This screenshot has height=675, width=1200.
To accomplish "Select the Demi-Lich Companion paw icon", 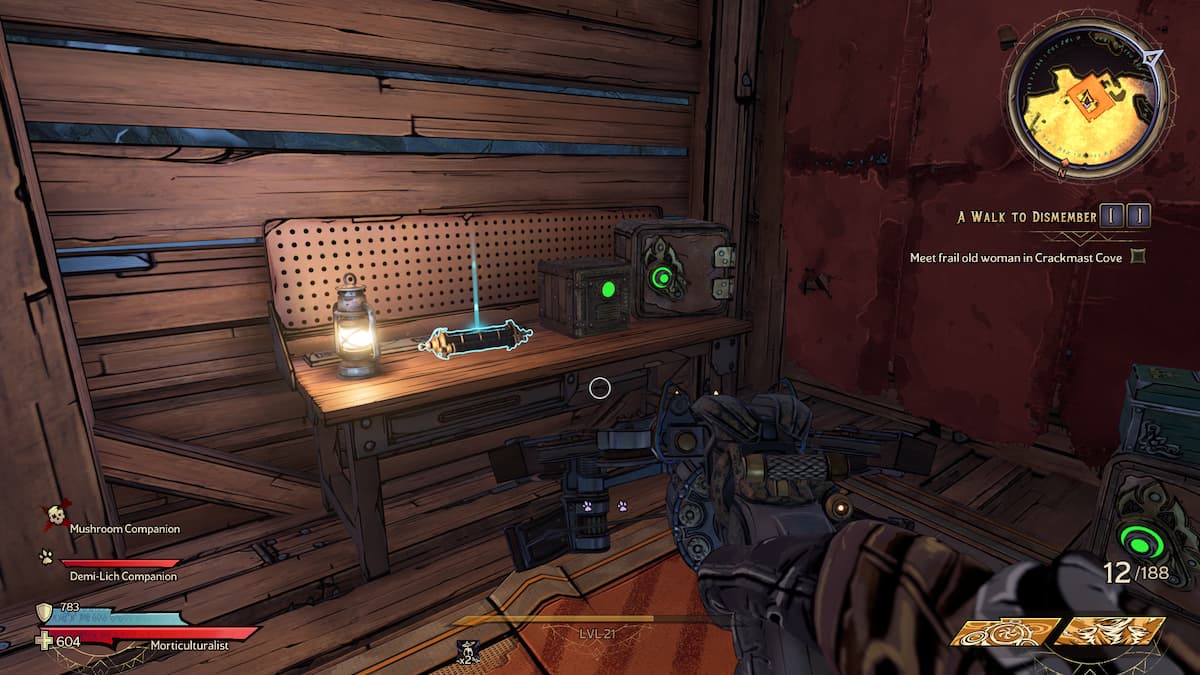I will click(x=46, y=557).
